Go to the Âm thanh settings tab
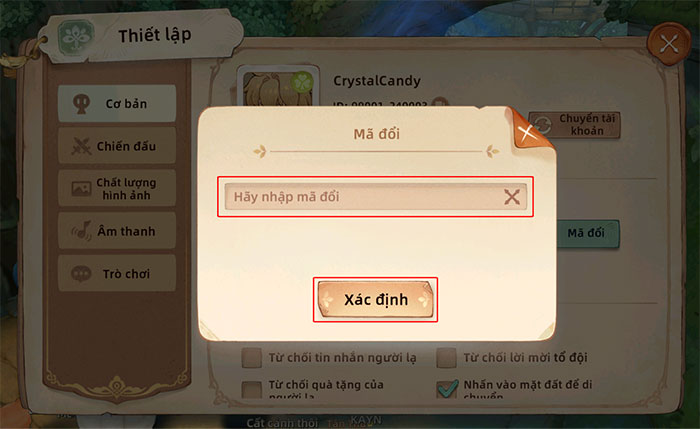 pos(115,231)
